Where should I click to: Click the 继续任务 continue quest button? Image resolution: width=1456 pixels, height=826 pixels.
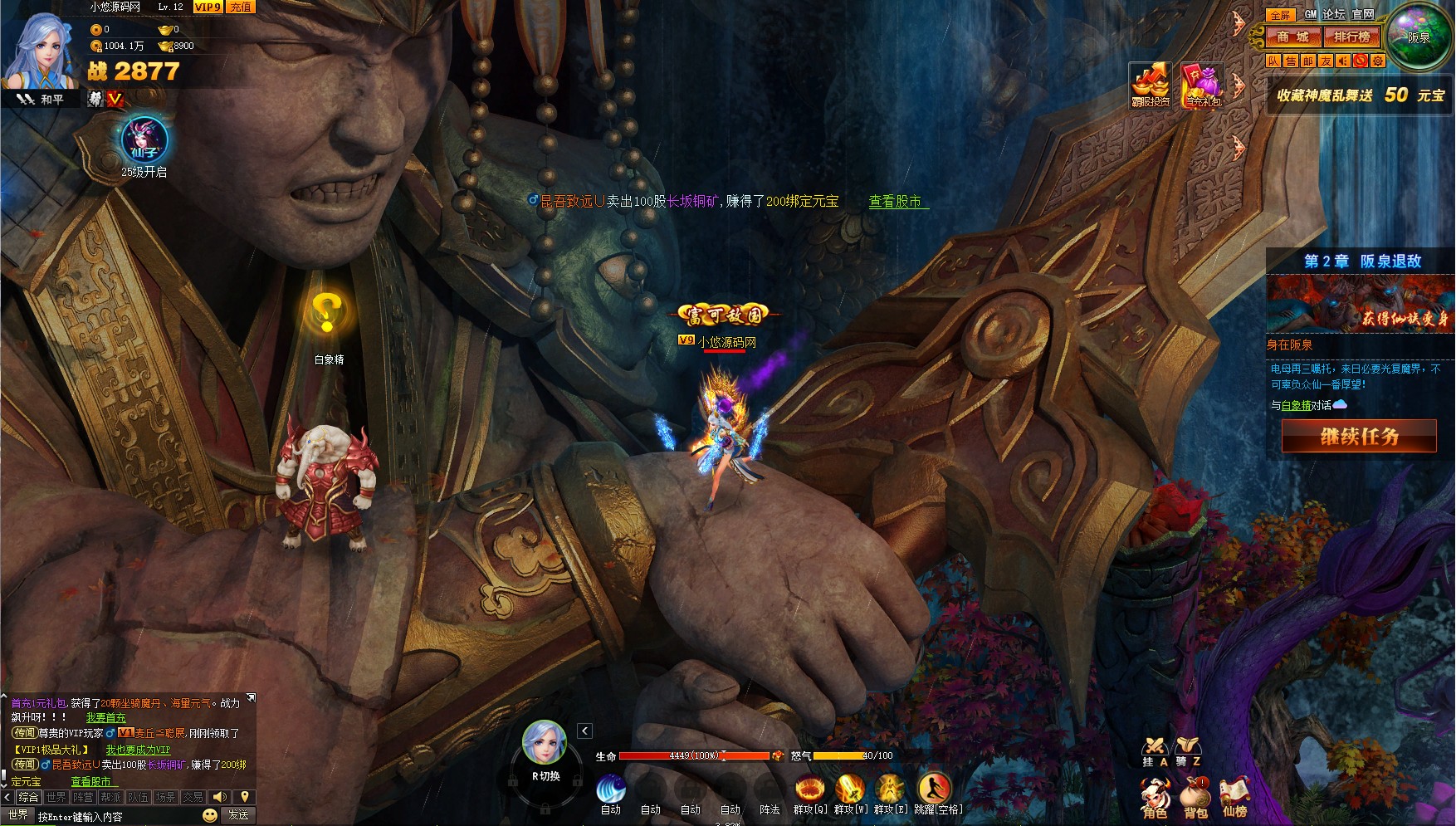tap(1359, 436)
